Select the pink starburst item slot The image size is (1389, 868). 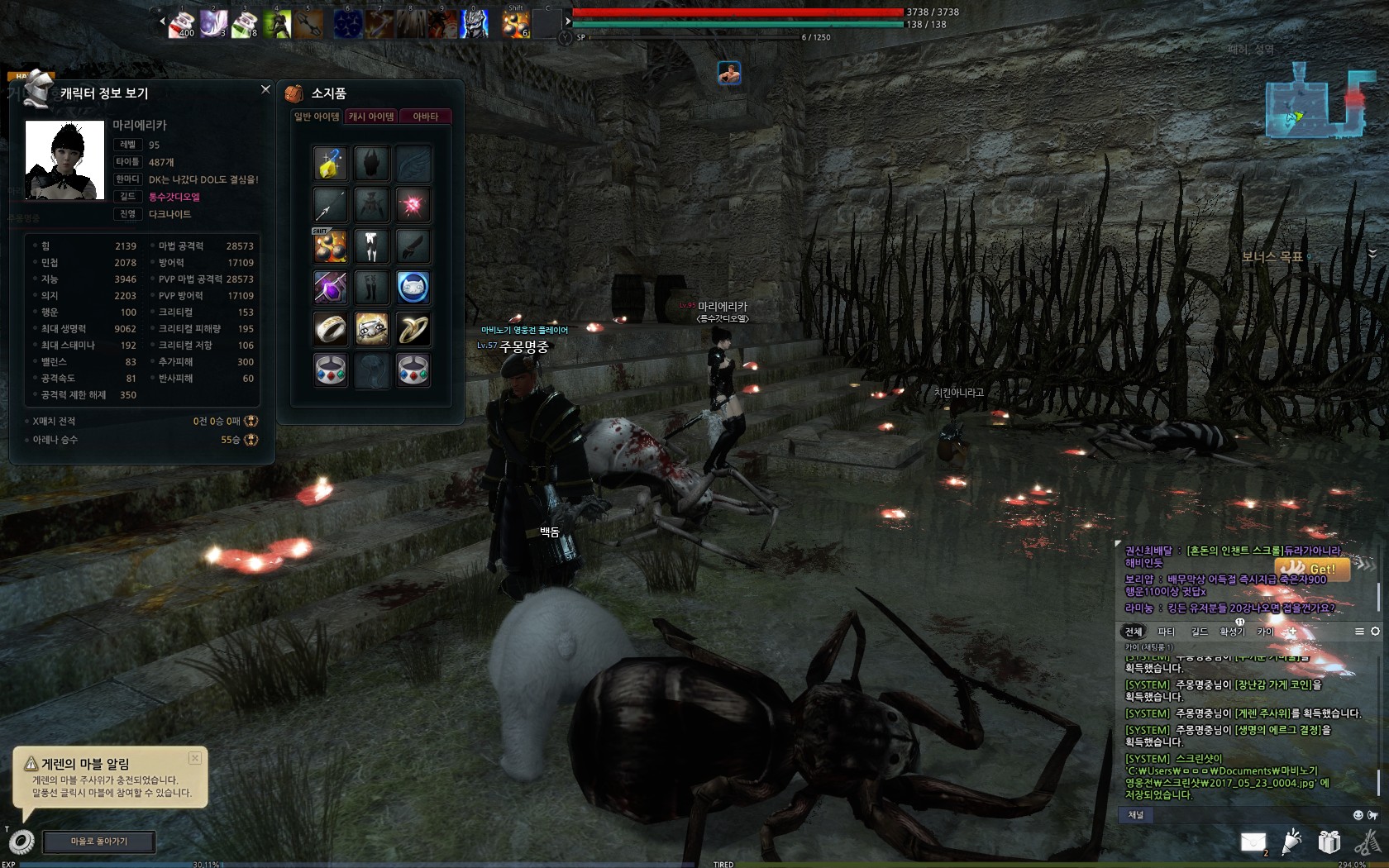click(413, 205)
